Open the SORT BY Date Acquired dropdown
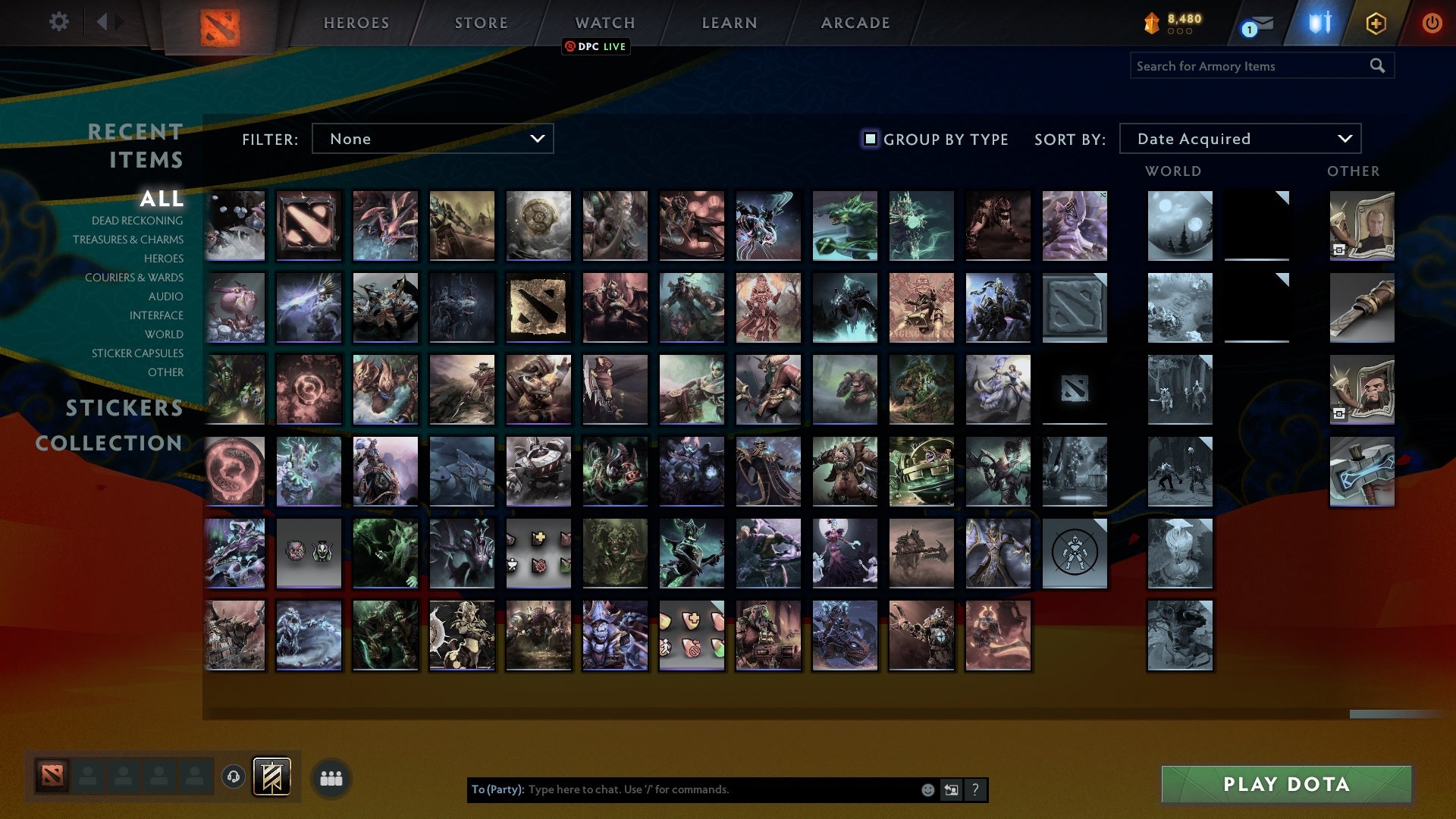The height and width of the screenshot is (819, 1456). click(x=1239, y=139)
